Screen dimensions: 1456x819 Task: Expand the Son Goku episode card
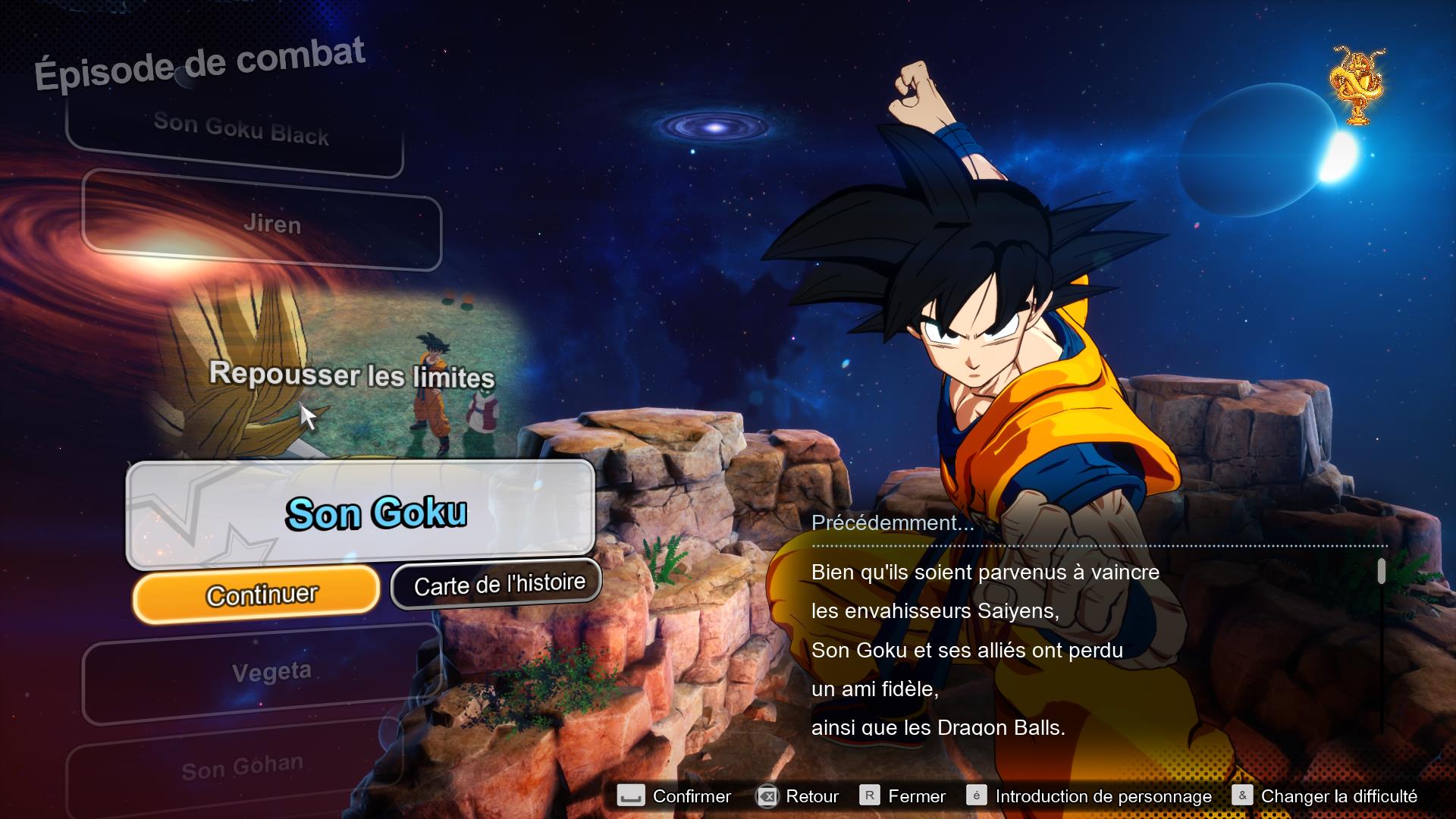[378, 511]
